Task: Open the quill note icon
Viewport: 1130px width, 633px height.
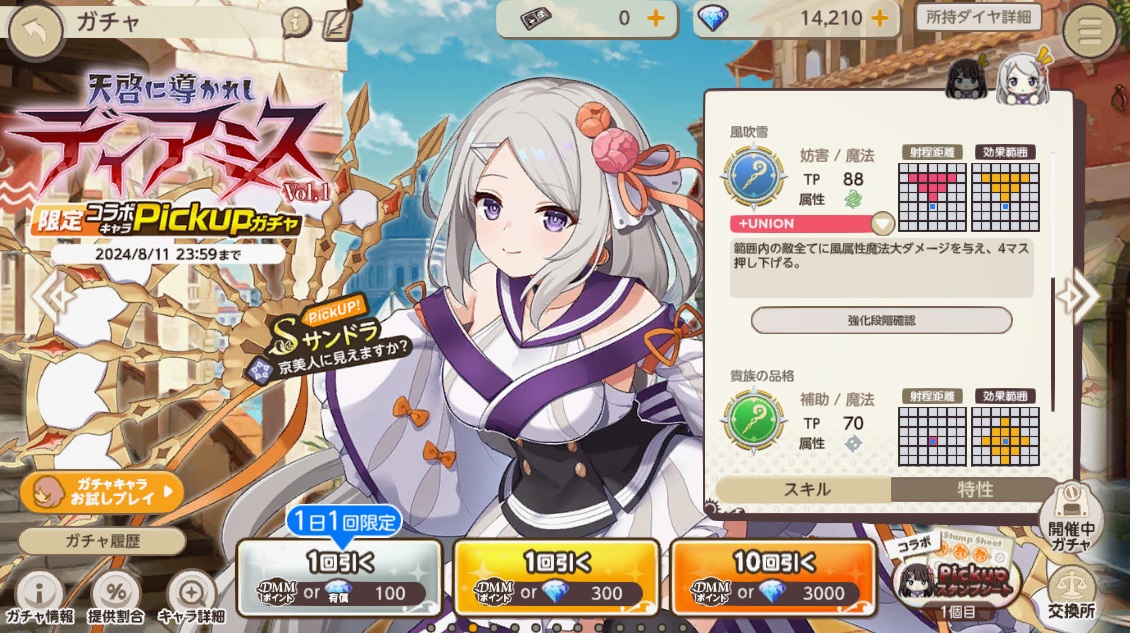Action: click(x=338, y=22)
